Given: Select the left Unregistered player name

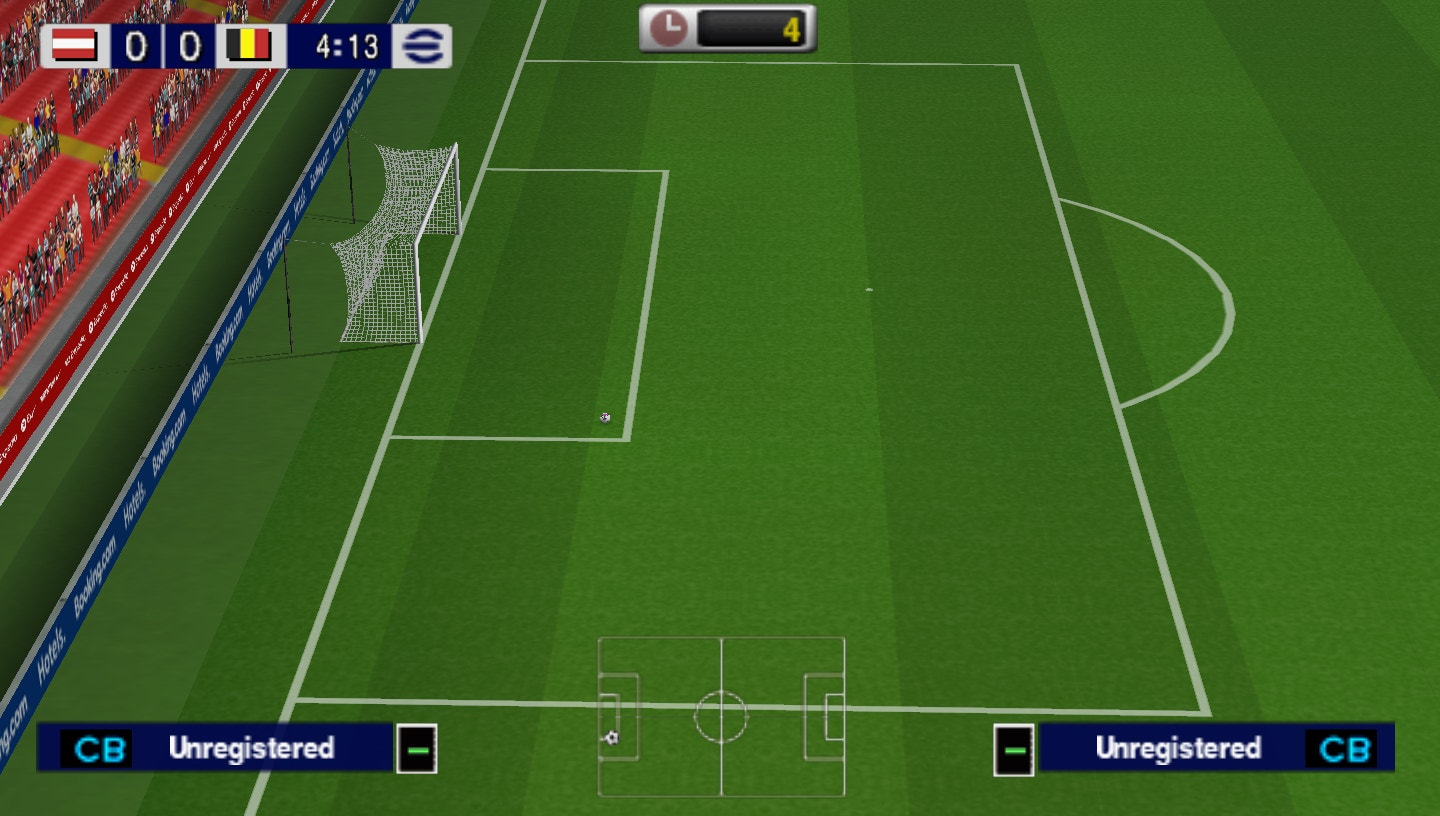Looking at the screenshot, I should (255, 748).
